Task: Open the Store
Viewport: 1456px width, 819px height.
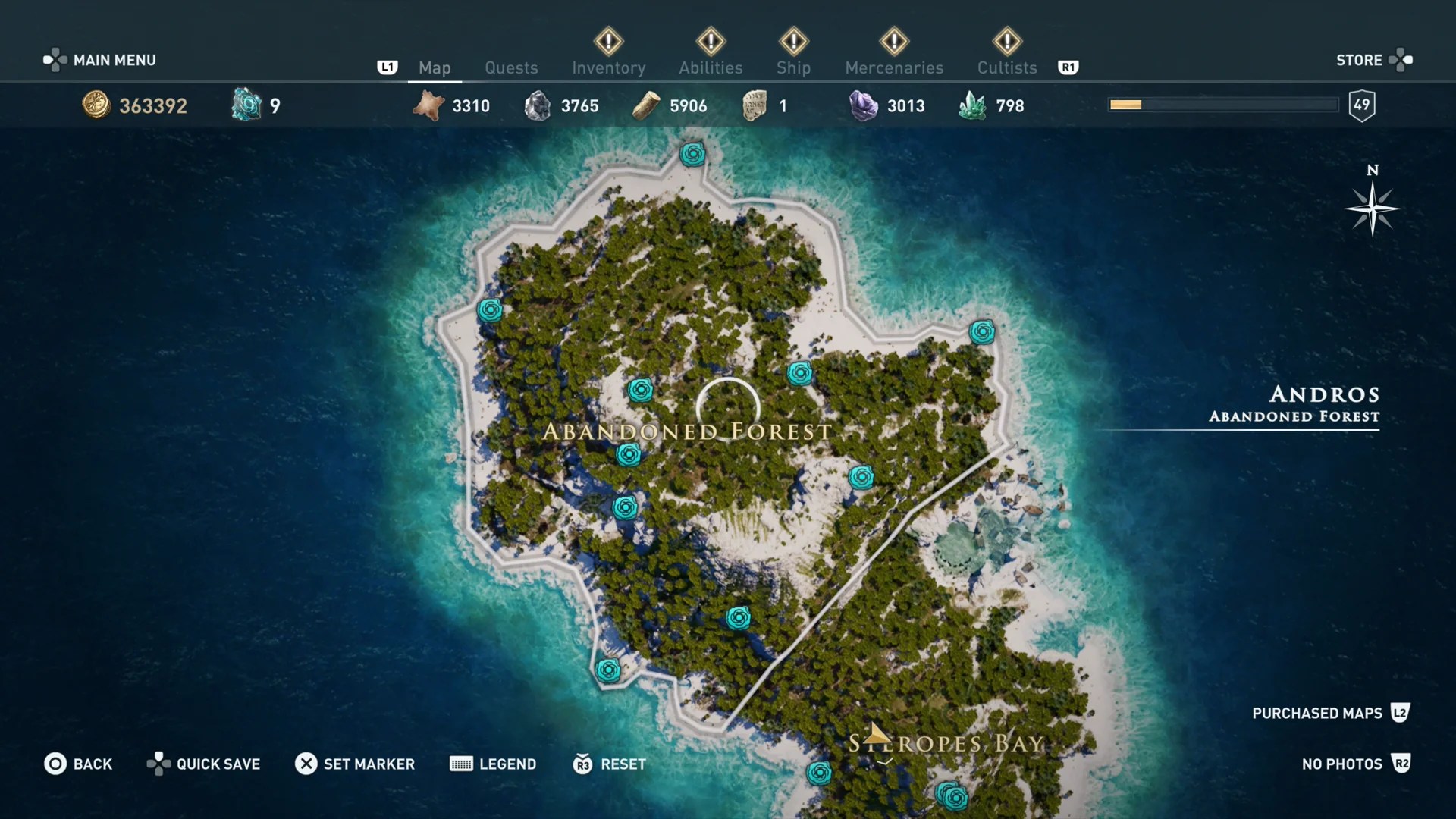Action: click(1373, 60)
